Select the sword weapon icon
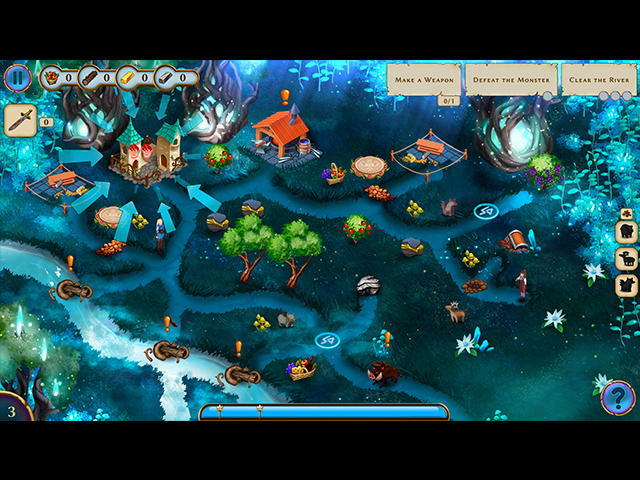640x480 pixels. coord(20,120)
